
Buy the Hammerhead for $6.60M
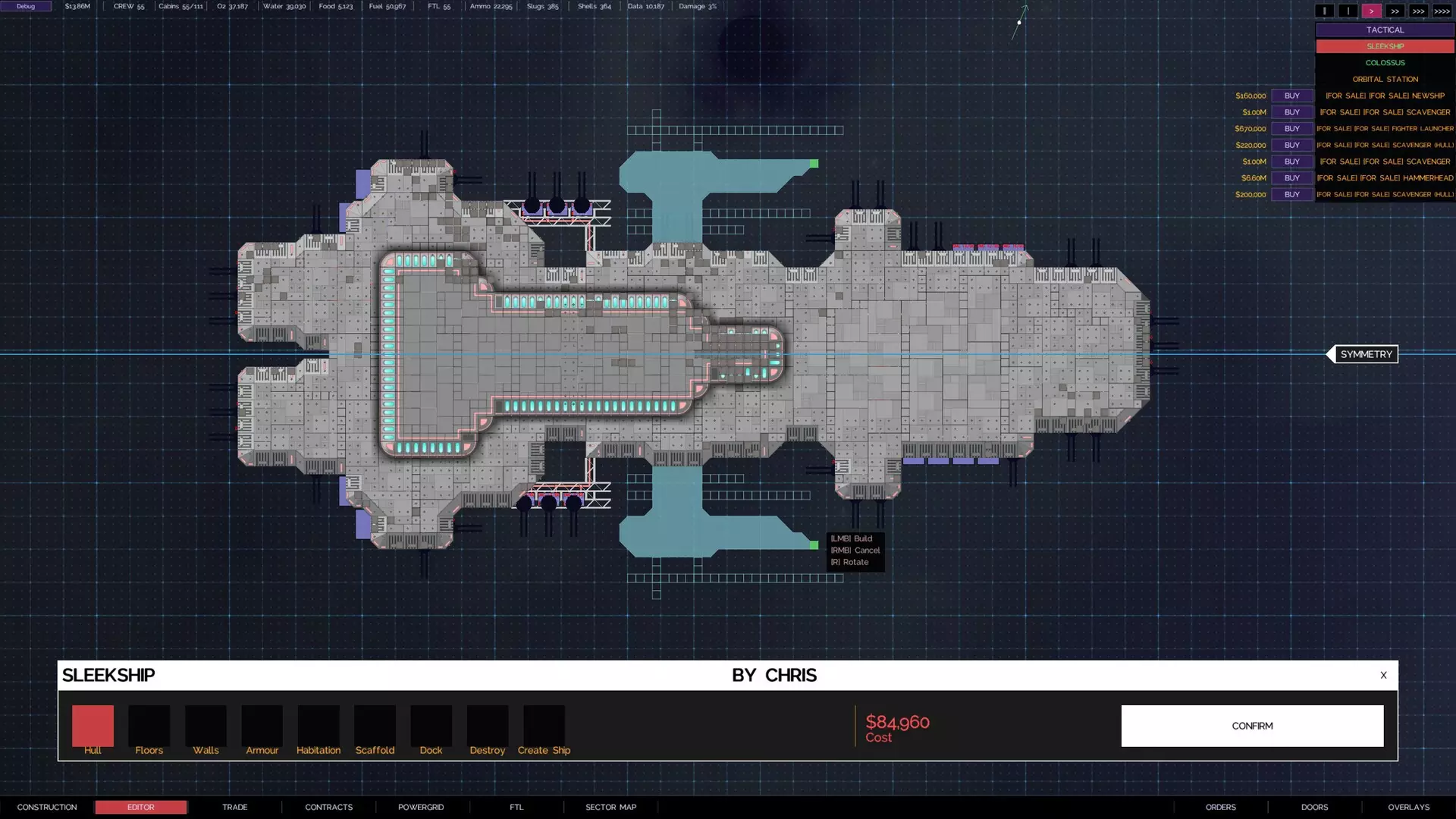tap(1291, 177)
